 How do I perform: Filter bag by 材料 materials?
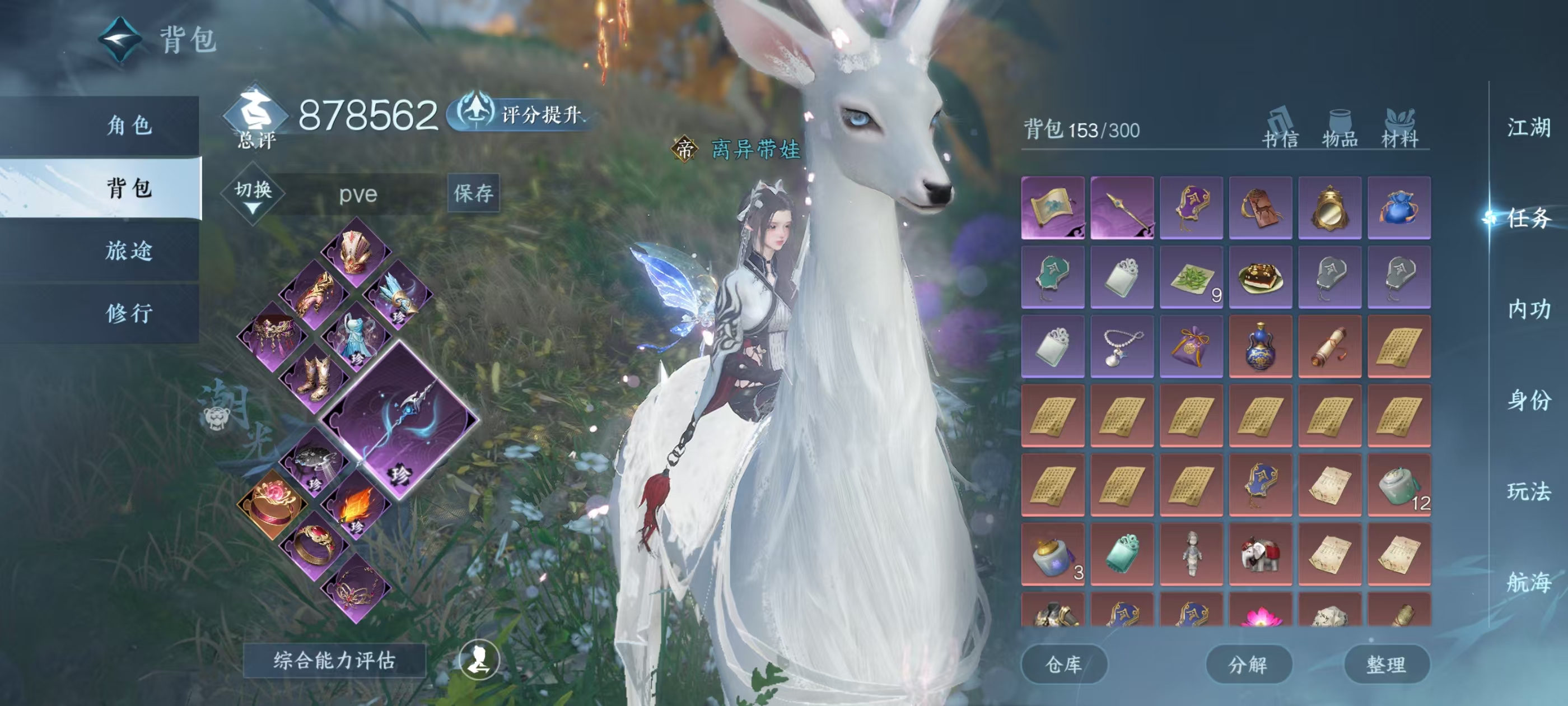pos(1400,129)
